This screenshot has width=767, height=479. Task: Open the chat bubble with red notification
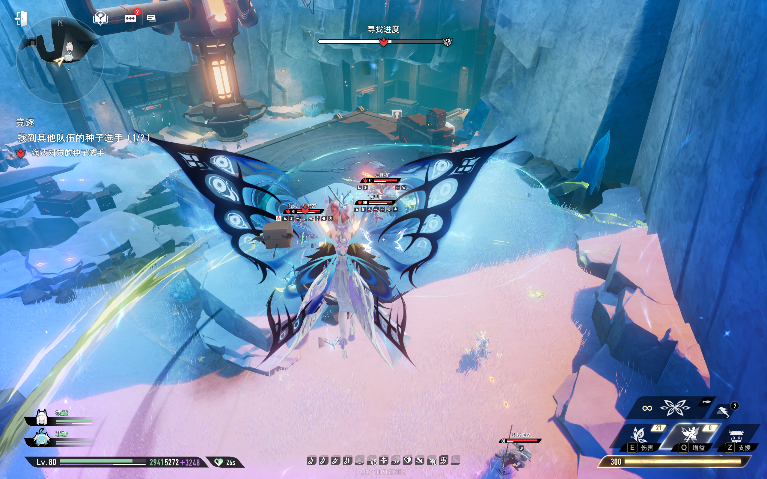[x=130, y=17]
